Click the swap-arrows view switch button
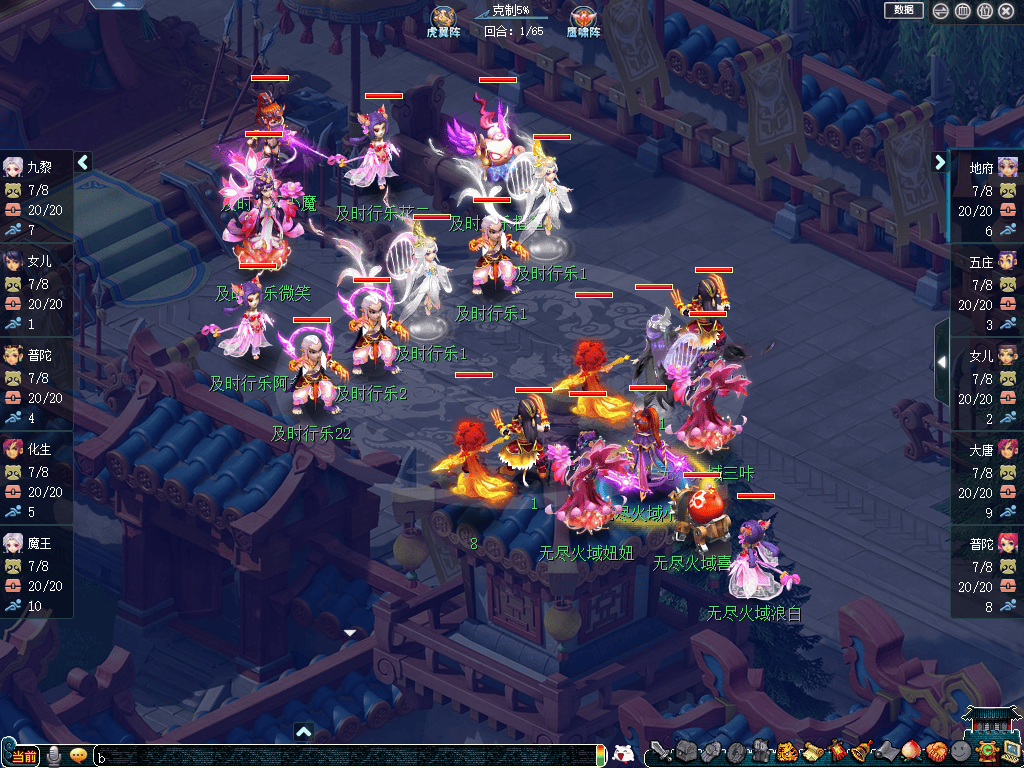The height and width of the screenshot is (768, 1024). click(940, 11)
